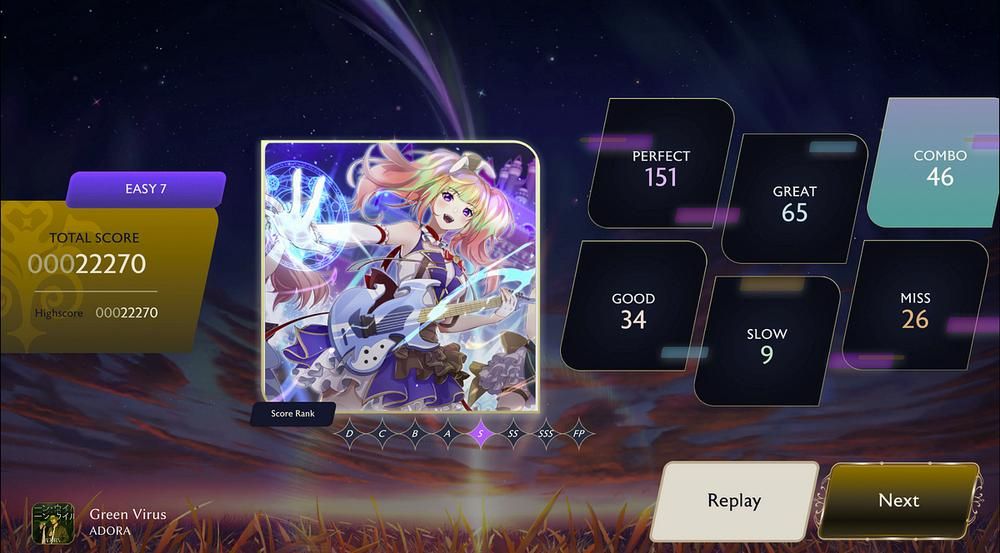Replay the Green Virus song

tap(734, 501)
